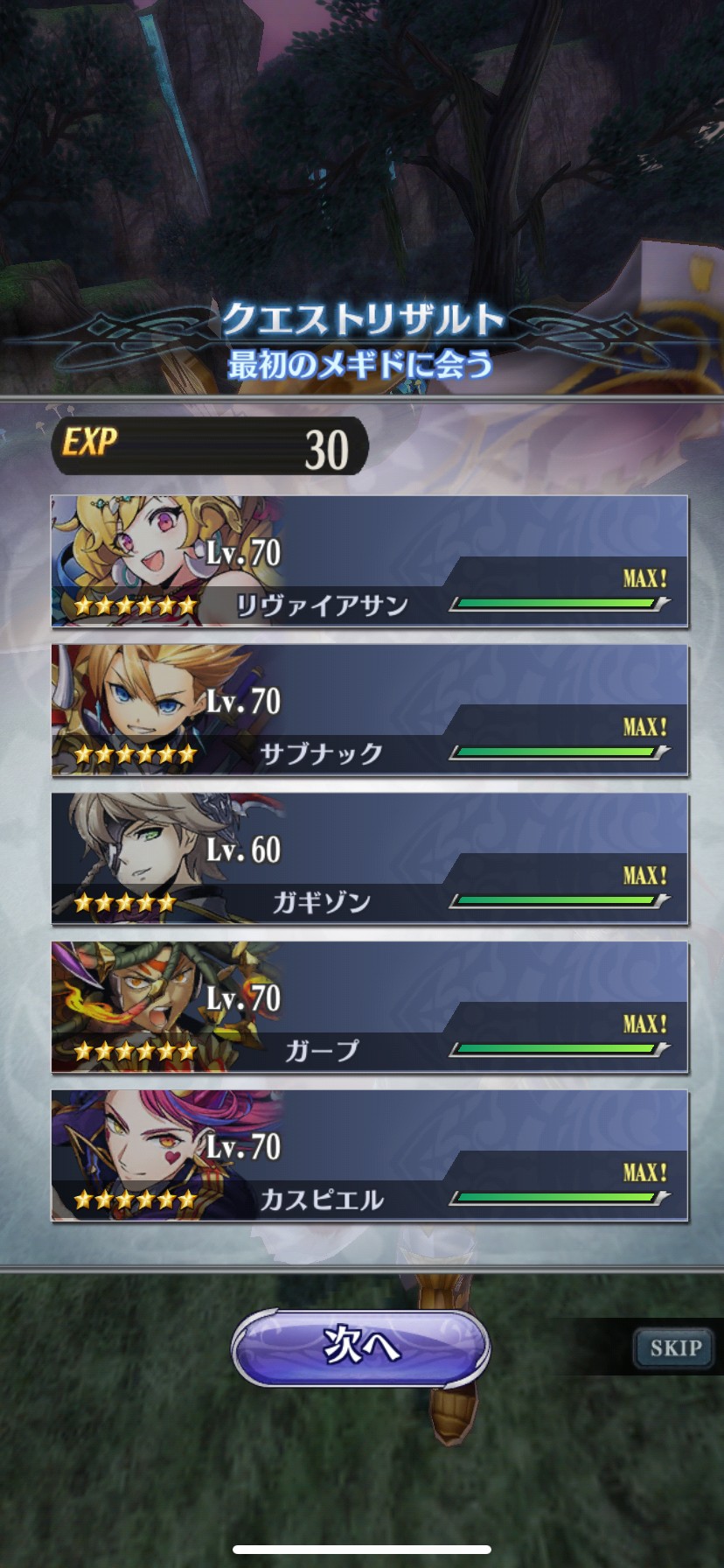Pick the ガープ character row
Viewport: 724px width, 1568px height.
click(x=369, y=1008)
